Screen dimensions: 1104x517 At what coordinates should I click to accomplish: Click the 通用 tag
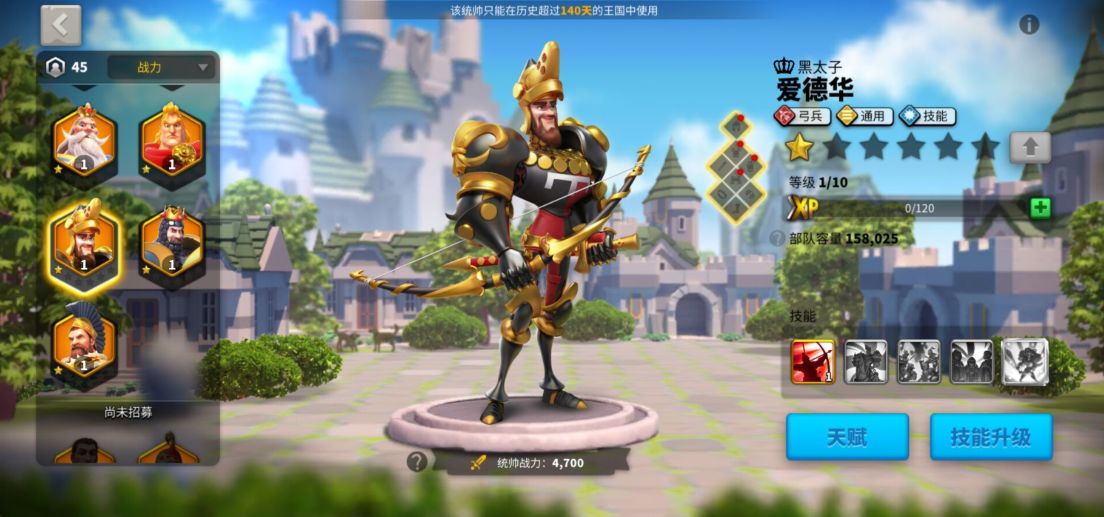pos(864,116)
